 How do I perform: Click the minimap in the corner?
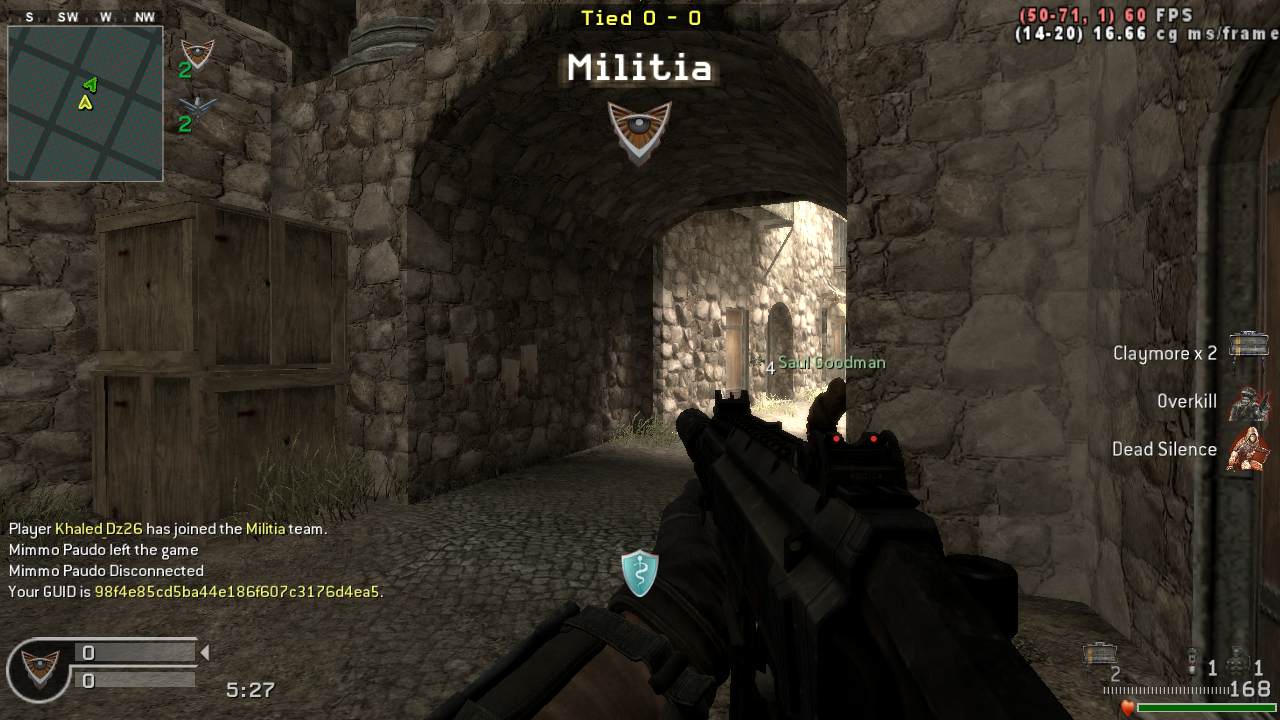click(x=85, y=104)
